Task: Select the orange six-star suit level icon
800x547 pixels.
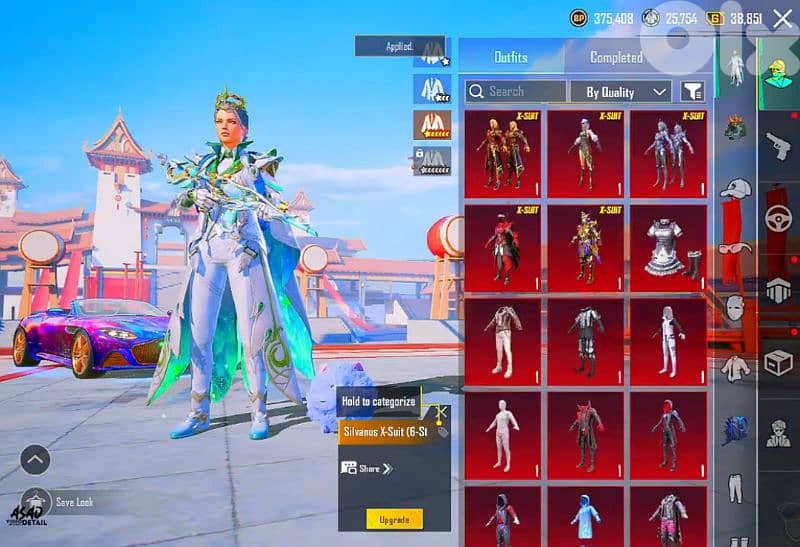Action: pos(432,124)
